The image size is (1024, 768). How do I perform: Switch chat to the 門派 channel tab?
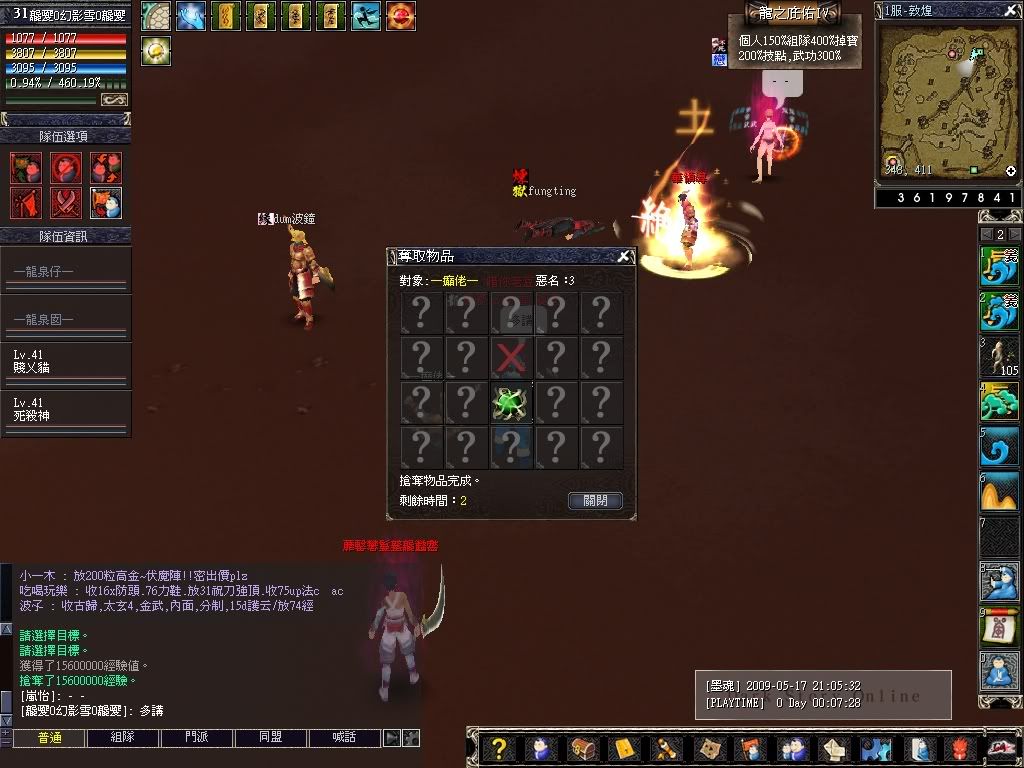(197, 738)
